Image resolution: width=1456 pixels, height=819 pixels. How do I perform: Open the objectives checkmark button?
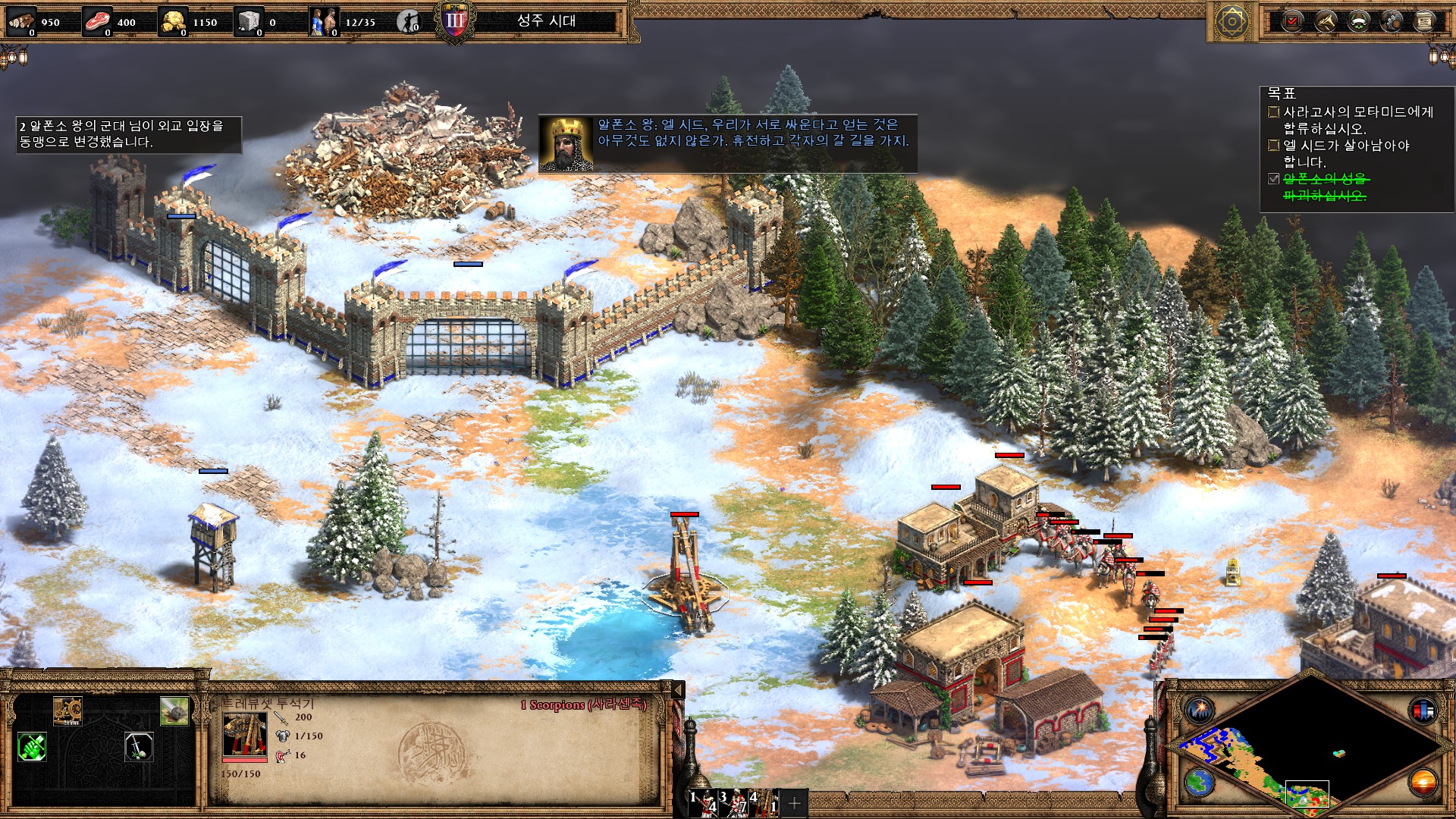(x=1292, y=21)
